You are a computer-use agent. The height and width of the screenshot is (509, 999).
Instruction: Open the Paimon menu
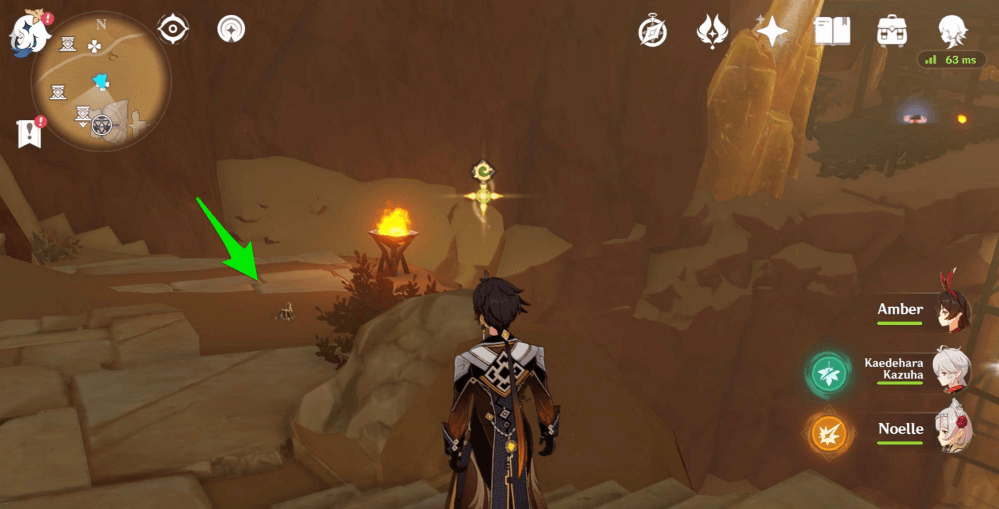coord(28,35)
